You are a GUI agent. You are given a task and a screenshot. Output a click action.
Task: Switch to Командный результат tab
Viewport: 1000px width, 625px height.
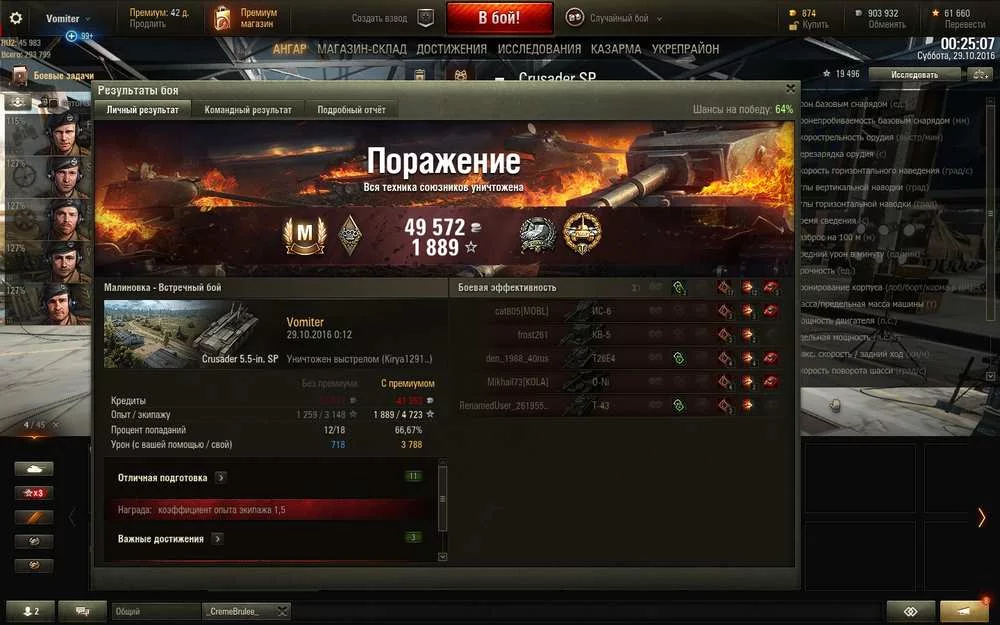pos(248,110)
